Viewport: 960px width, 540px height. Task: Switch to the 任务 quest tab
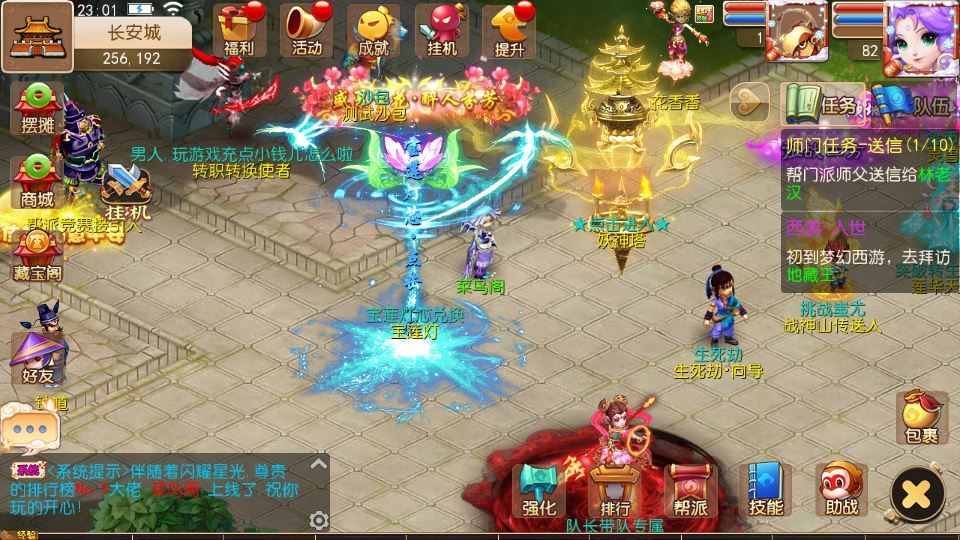click(822, 104)
